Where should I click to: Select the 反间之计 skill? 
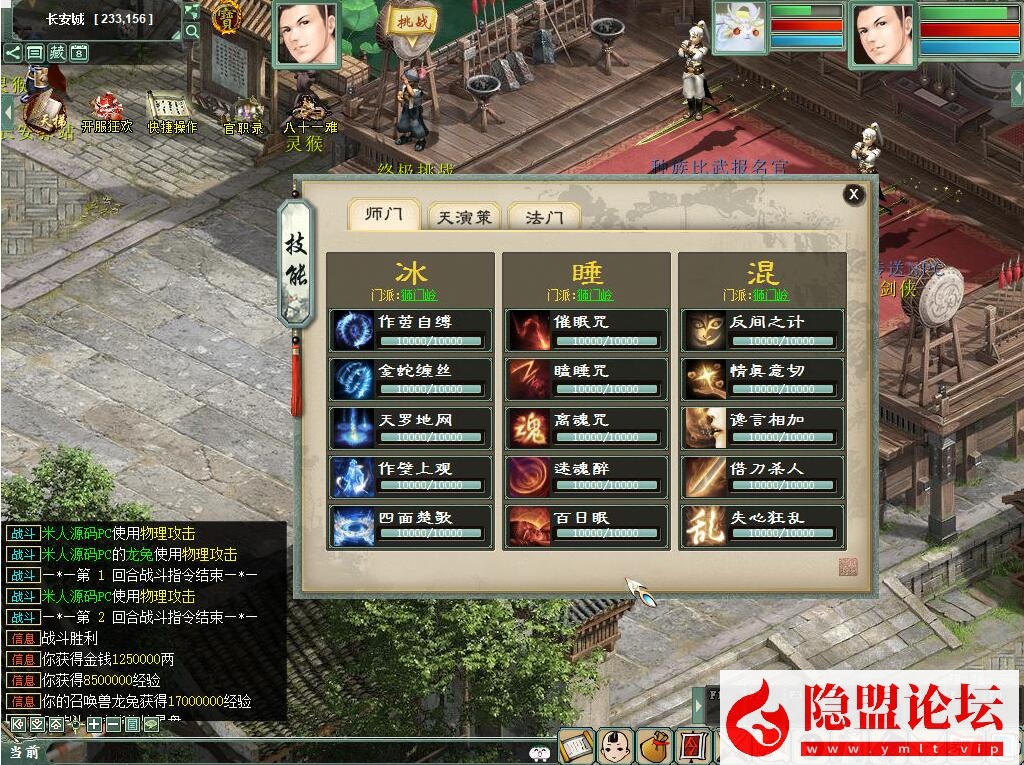click(762, 329)
